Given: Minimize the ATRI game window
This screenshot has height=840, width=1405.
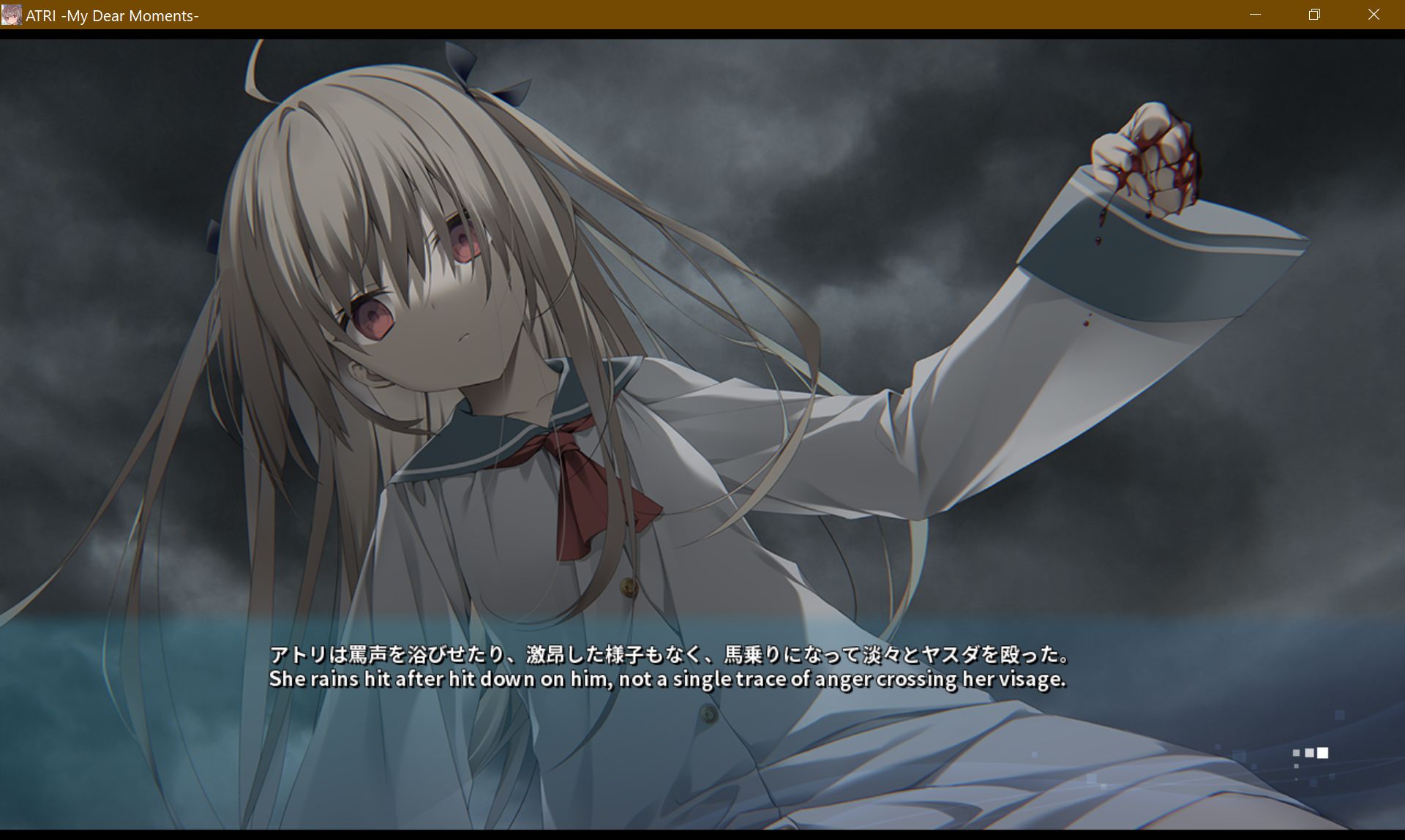Looking at the screenshot, I should click(x=1256, y=15).
